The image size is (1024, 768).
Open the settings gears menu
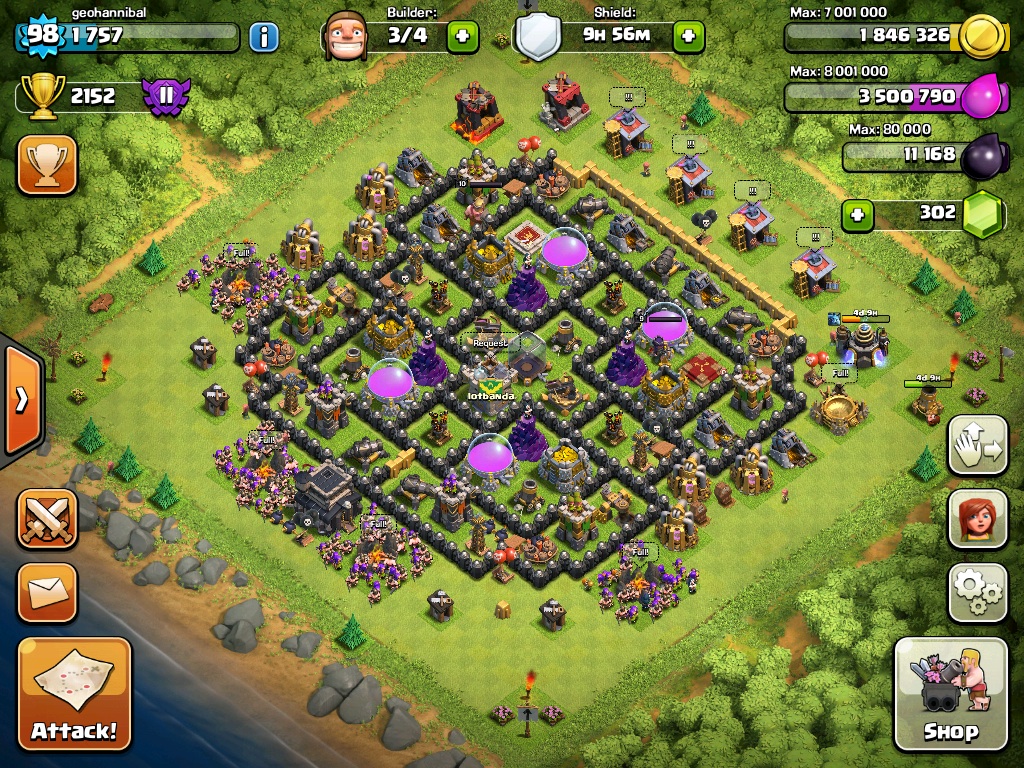point(977,592)
